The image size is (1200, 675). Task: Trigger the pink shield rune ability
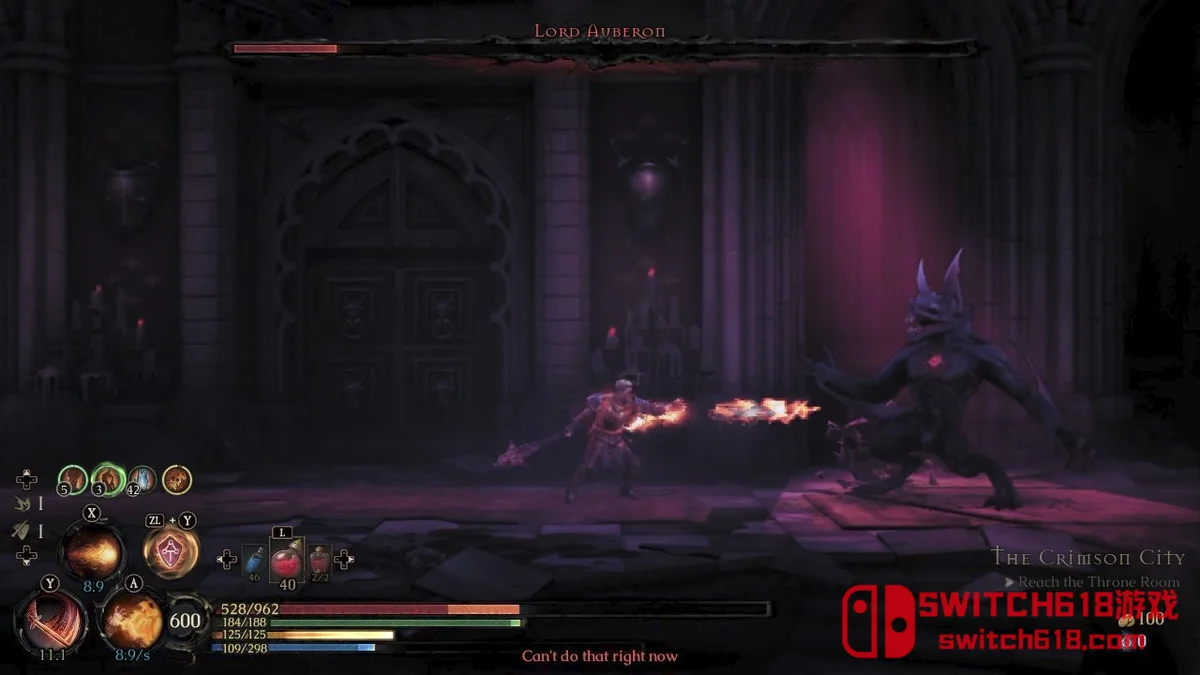coord(171,551)
